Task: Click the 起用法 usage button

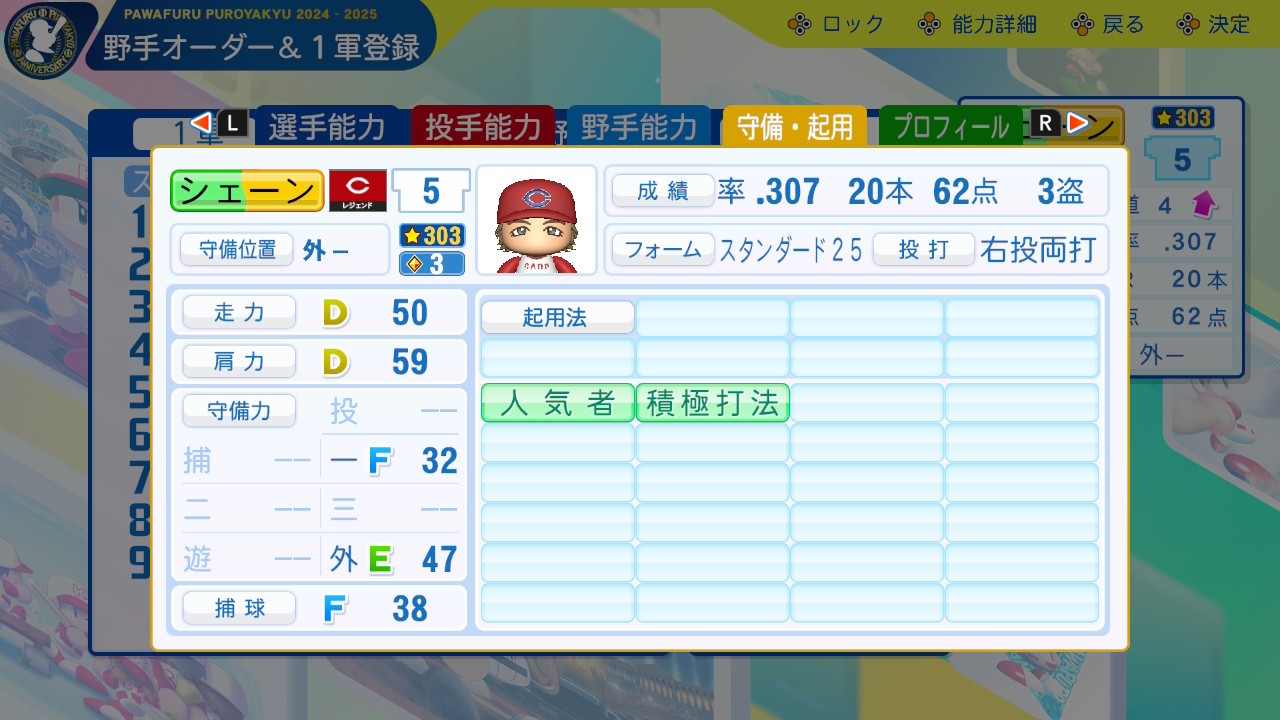Action: click(558, 317)
